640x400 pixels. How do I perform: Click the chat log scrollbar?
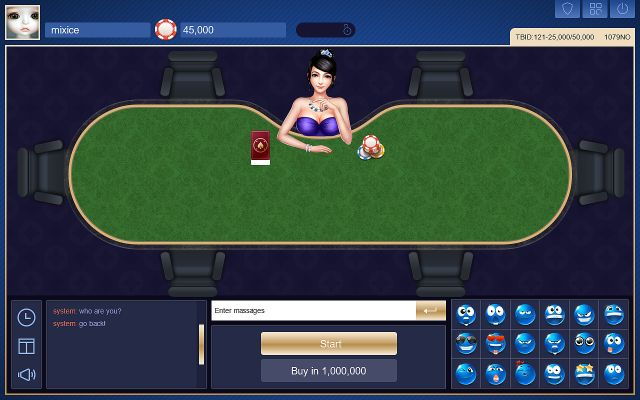(201, 344)
